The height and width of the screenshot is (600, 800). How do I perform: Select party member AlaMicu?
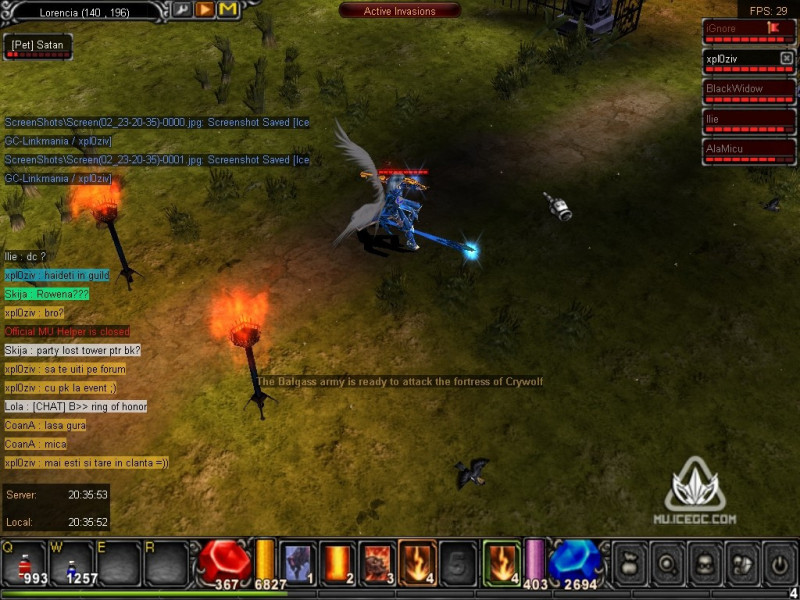pos(748,151)
